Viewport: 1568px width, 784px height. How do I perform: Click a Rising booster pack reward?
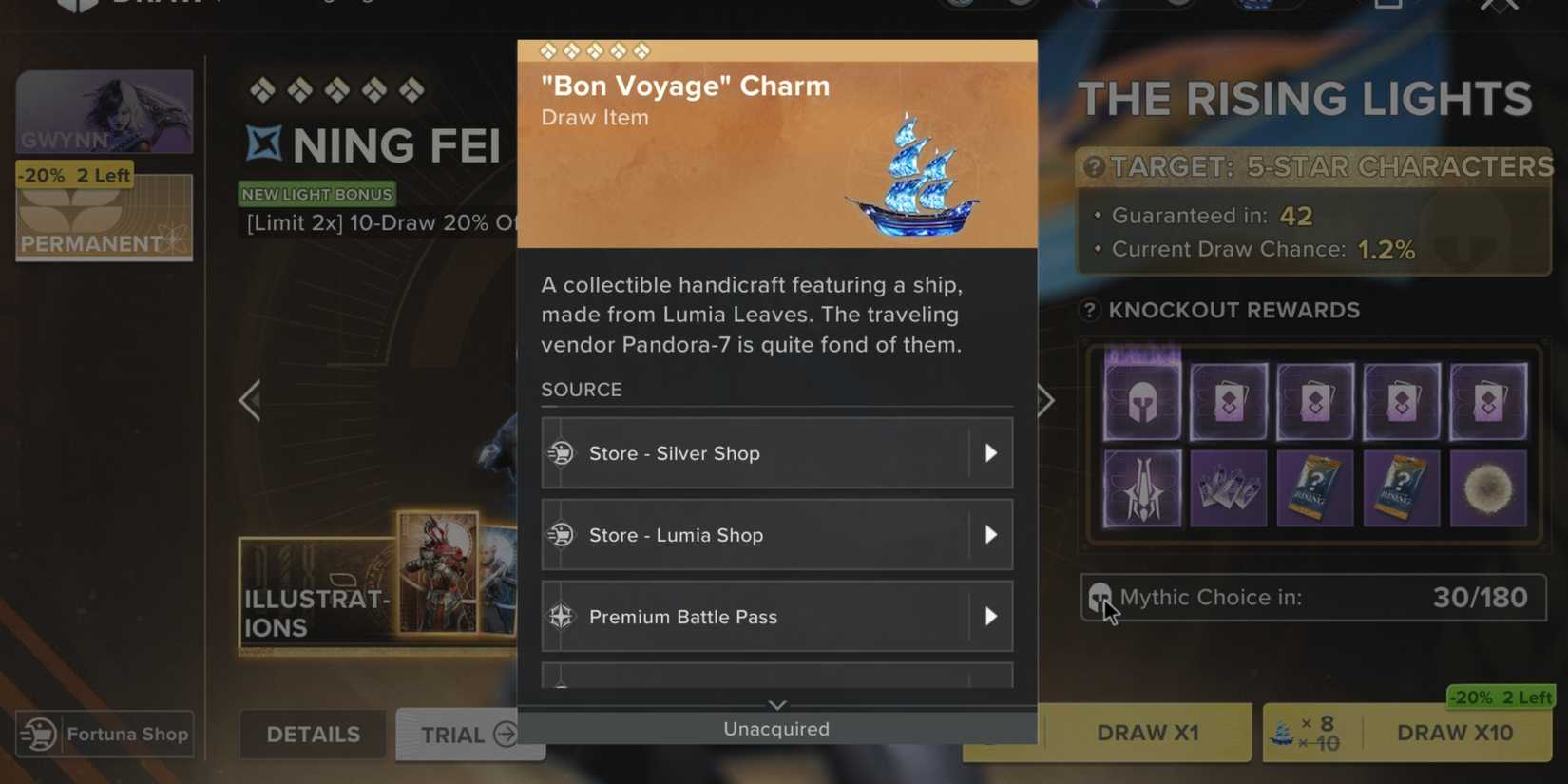pos(1315,488)
